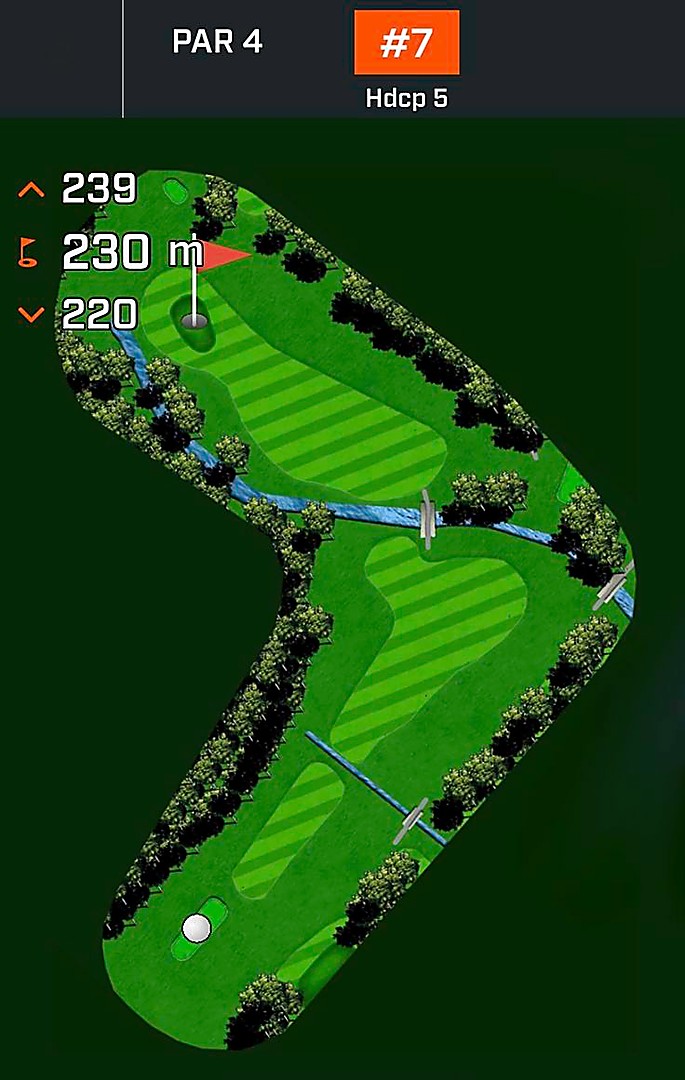Select the red flag pin marker

[221, 257]
